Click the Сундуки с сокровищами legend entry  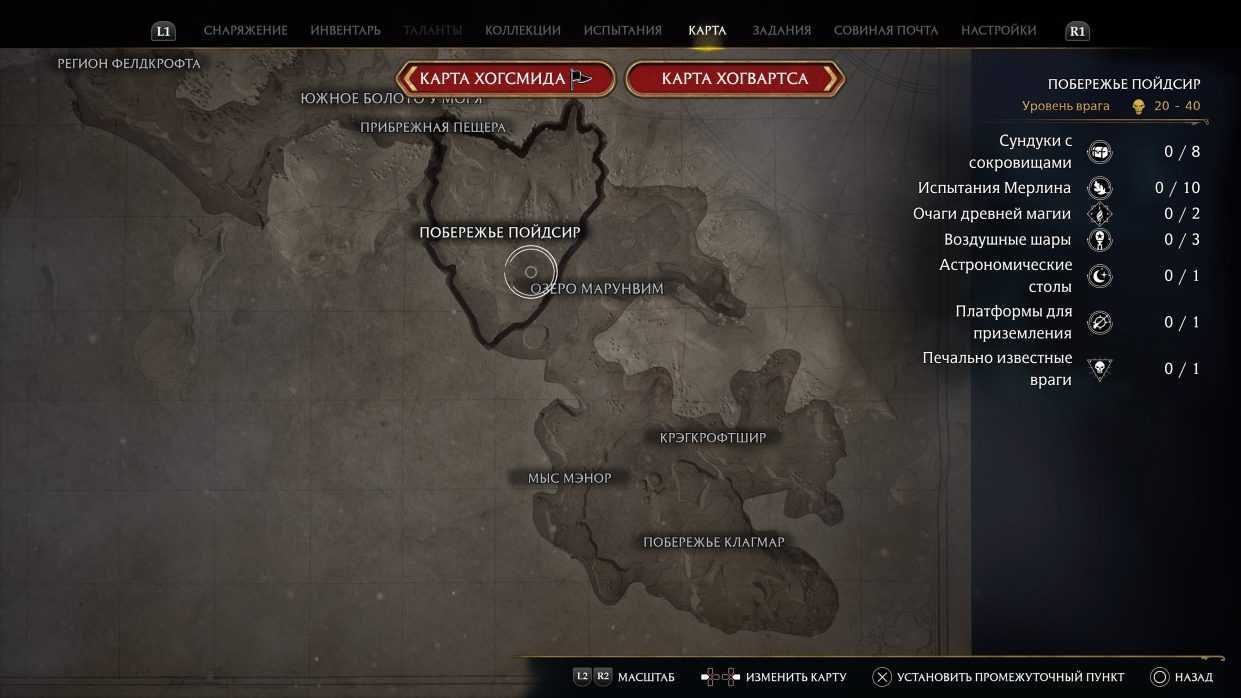click(1035, 152)
